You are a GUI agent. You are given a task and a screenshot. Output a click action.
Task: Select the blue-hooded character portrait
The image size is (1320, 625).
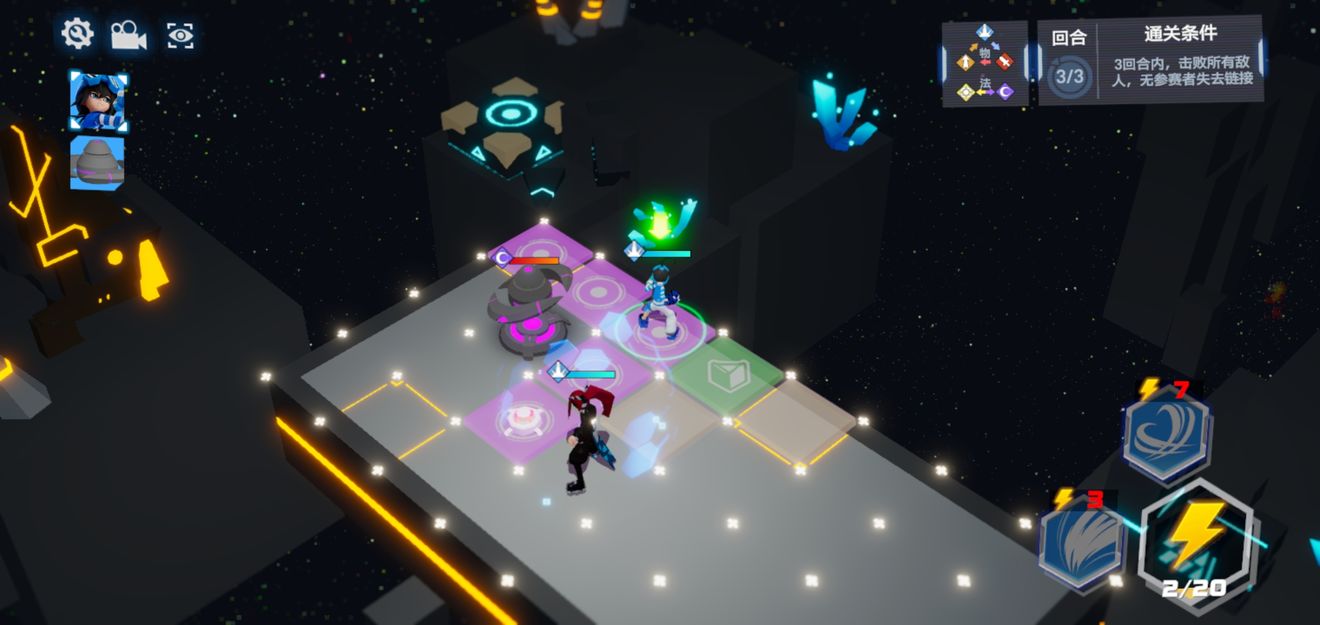click(98, 101)
